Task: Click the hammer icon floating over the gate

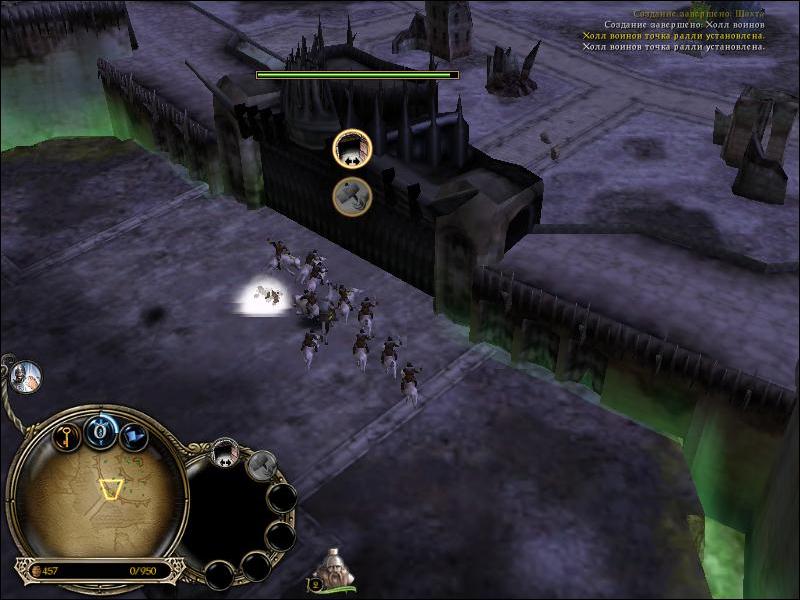Action: point(352,195)
